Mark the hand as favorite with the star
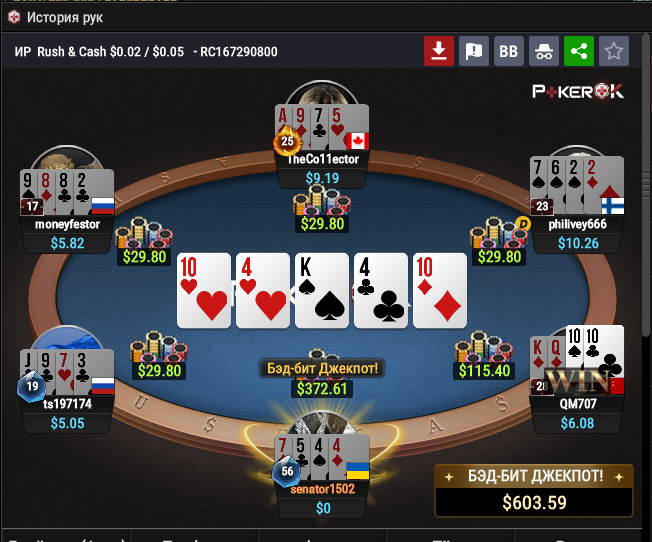The image size is (652, 542). (614, 51)
